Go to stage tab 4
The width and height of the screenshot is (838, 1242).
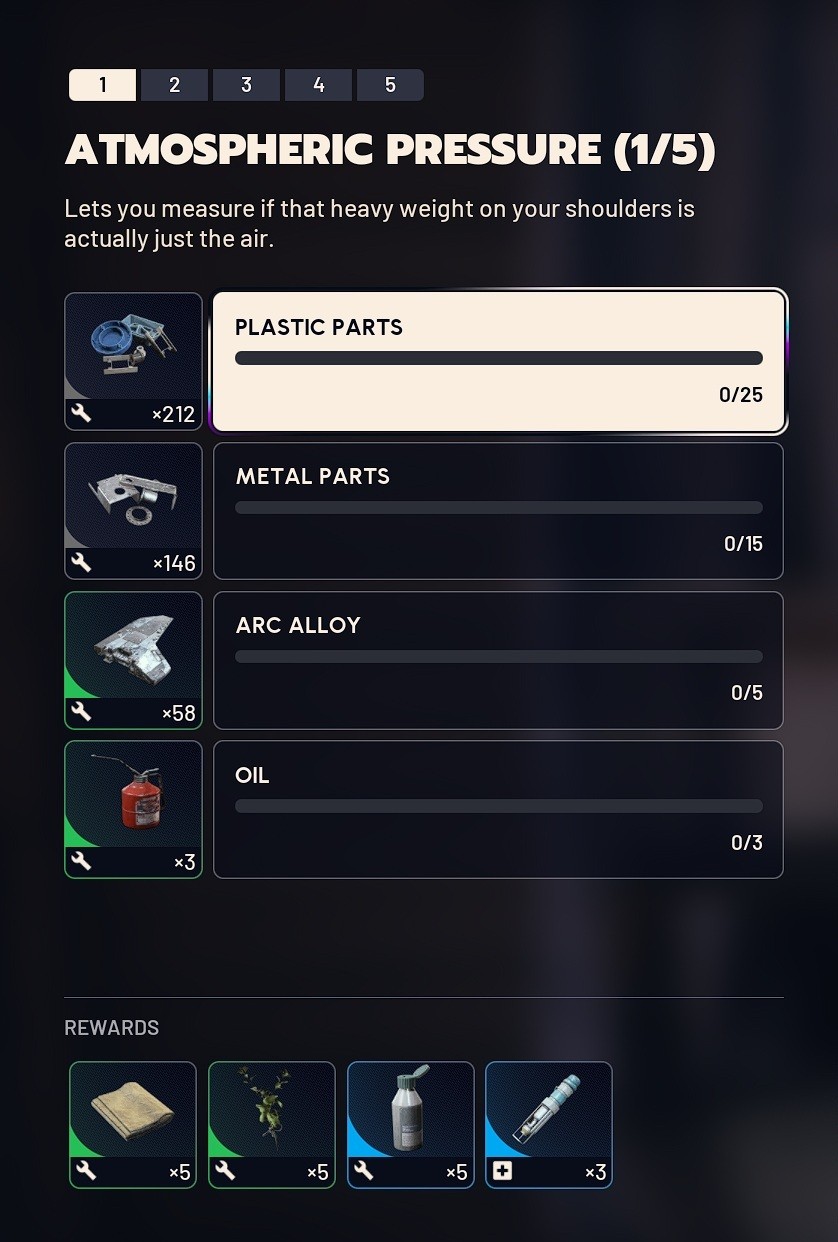pos(318,85)
